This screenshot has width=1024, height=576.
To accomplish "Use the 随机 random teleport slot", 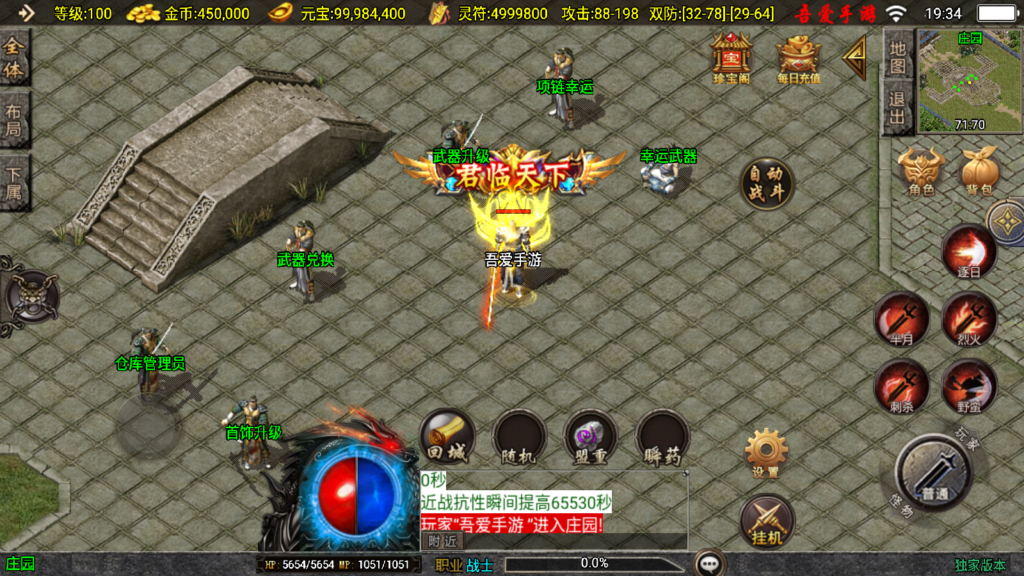I will click(x=519, y=437).
